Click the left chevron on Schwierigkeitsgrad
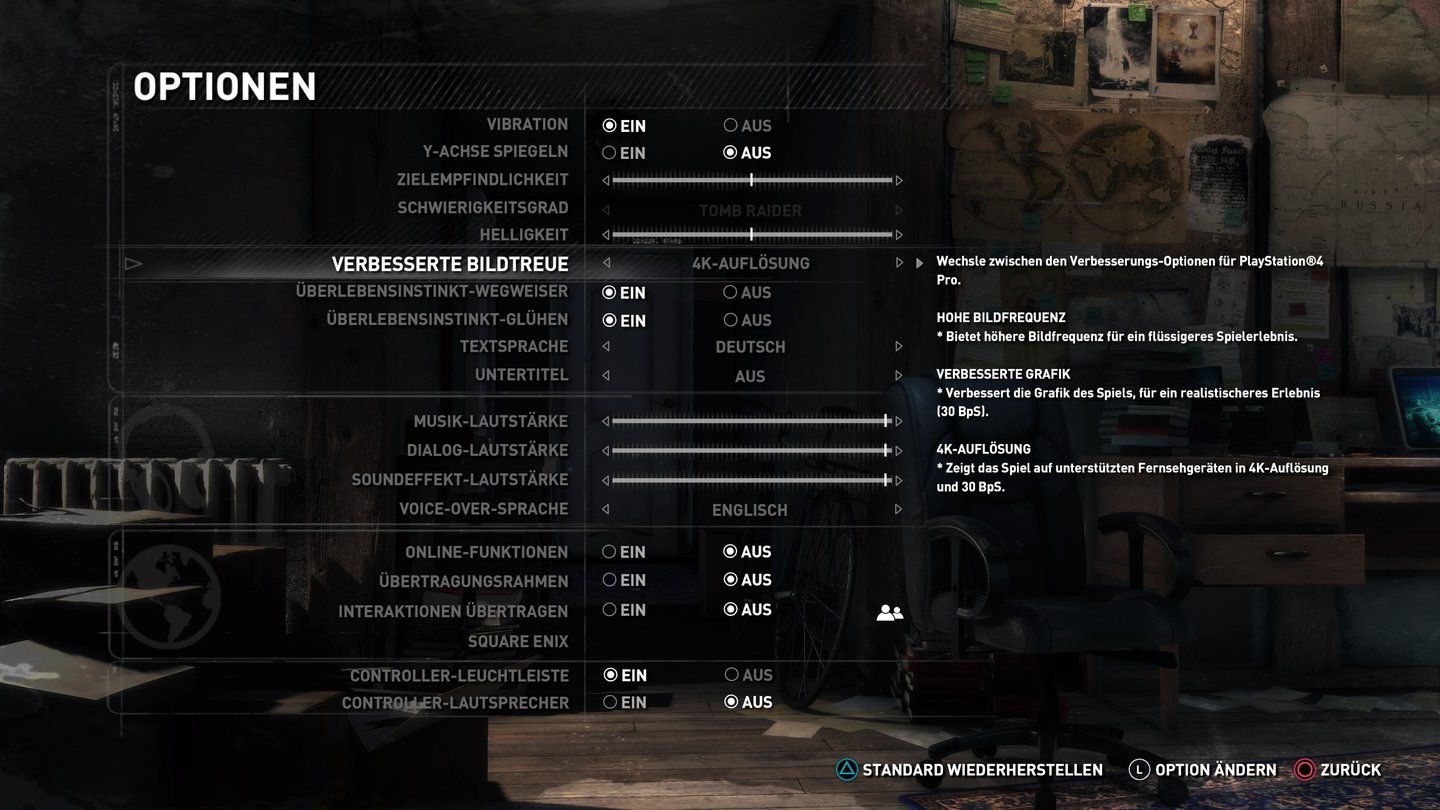This screenshot has height=810, width=1440. tap(604, 211)
